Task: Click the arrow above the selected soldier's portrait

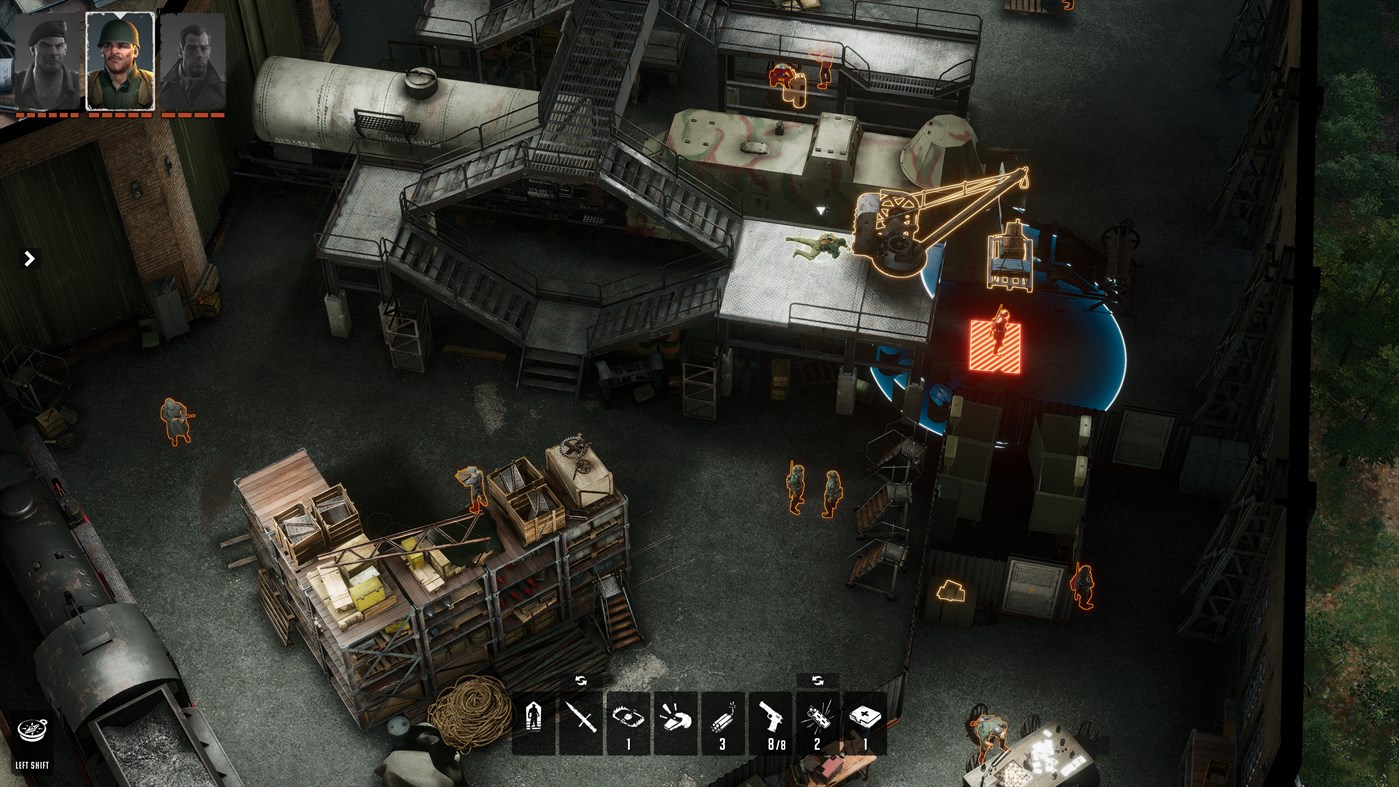Action: (121, 14)
